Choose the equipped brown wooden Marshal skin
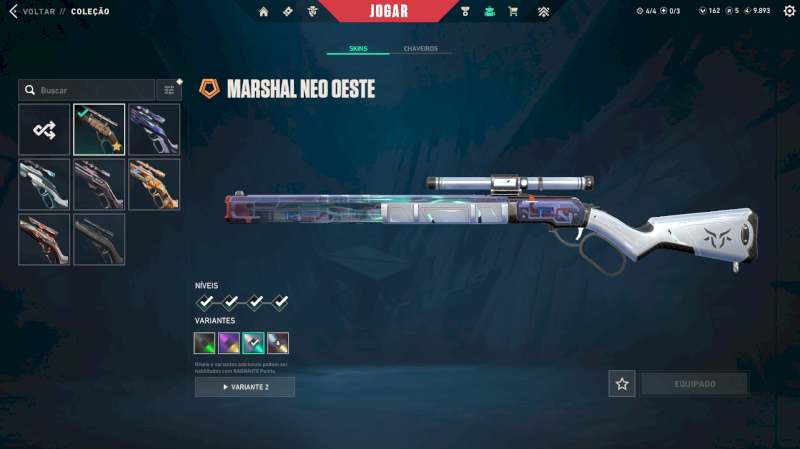The height and width of the screenshot is (449, 800). point(99,129)
